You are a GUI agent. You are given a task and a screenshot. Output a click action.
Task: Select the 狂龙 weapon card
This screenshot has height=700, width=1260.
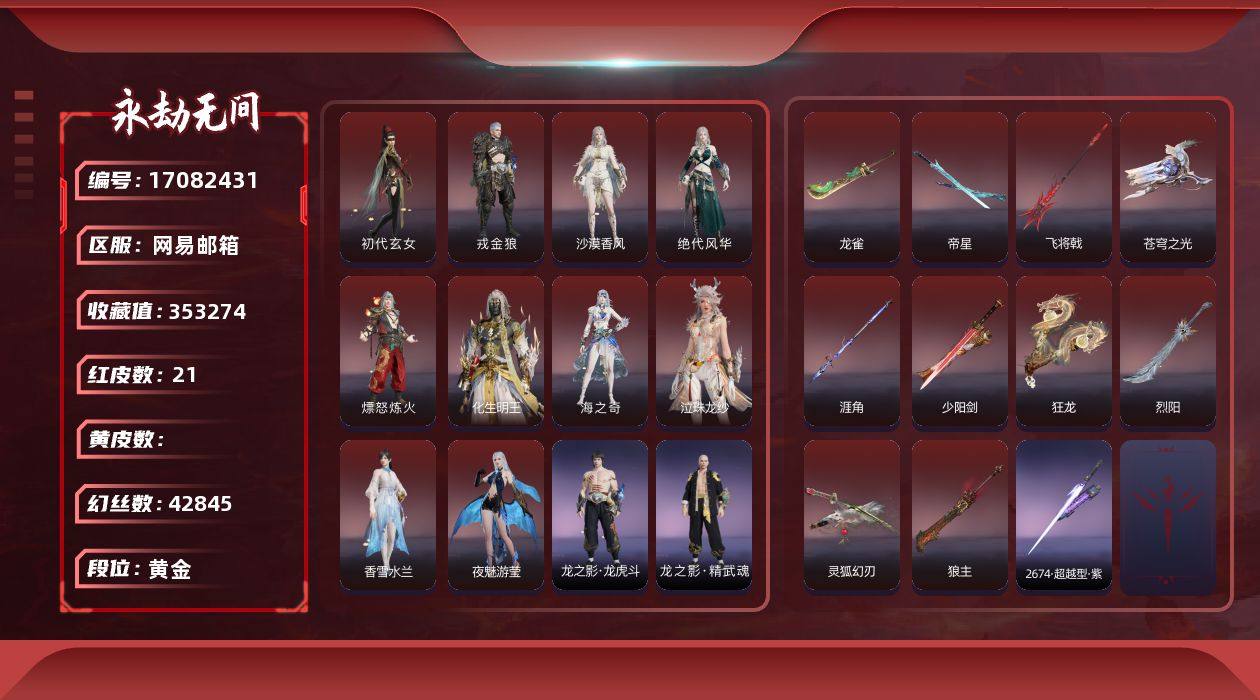(x=1064, y=351)
